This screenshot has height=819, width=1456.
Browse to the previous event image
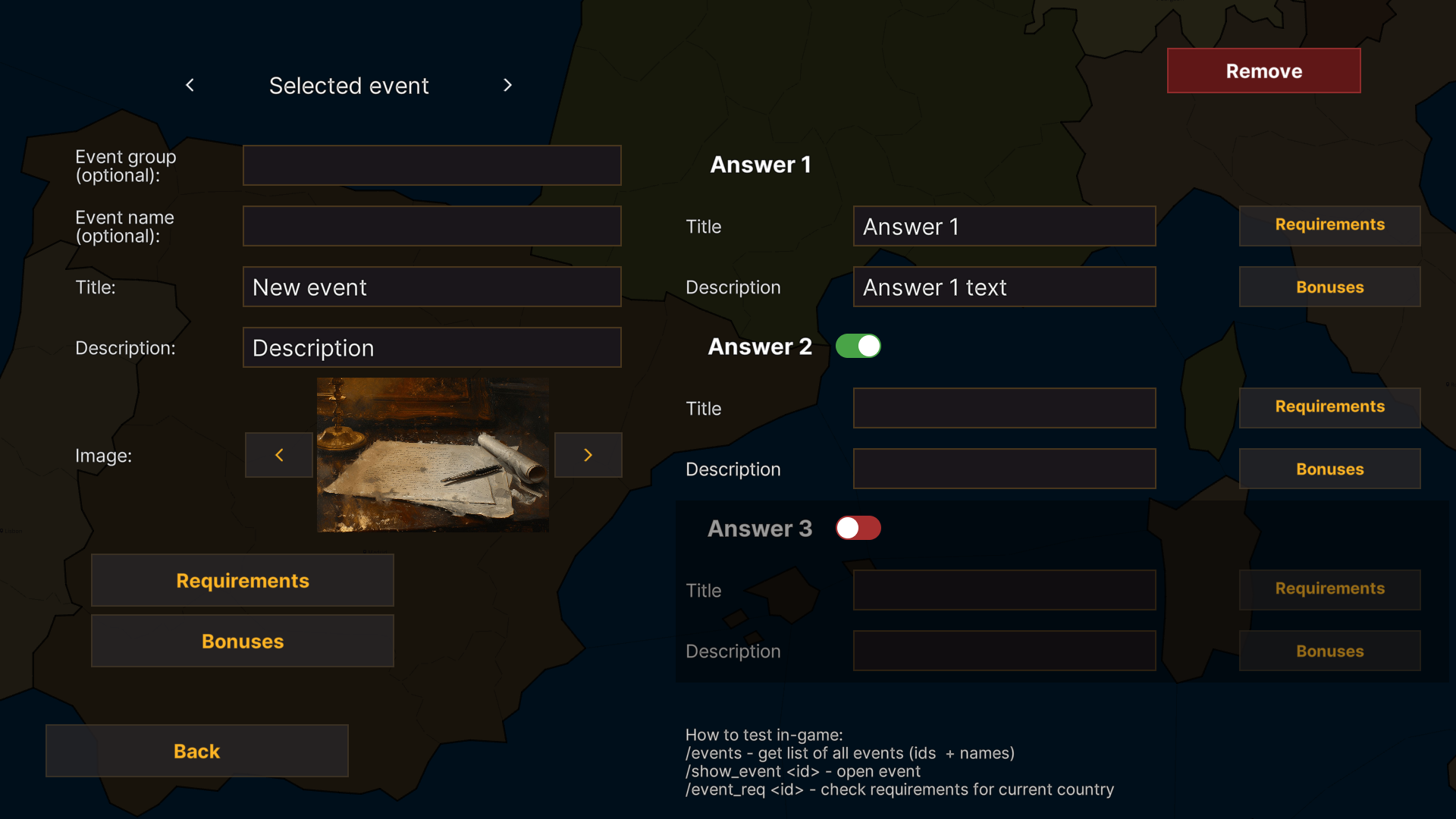pyautogui.click(x=278, y=455)
